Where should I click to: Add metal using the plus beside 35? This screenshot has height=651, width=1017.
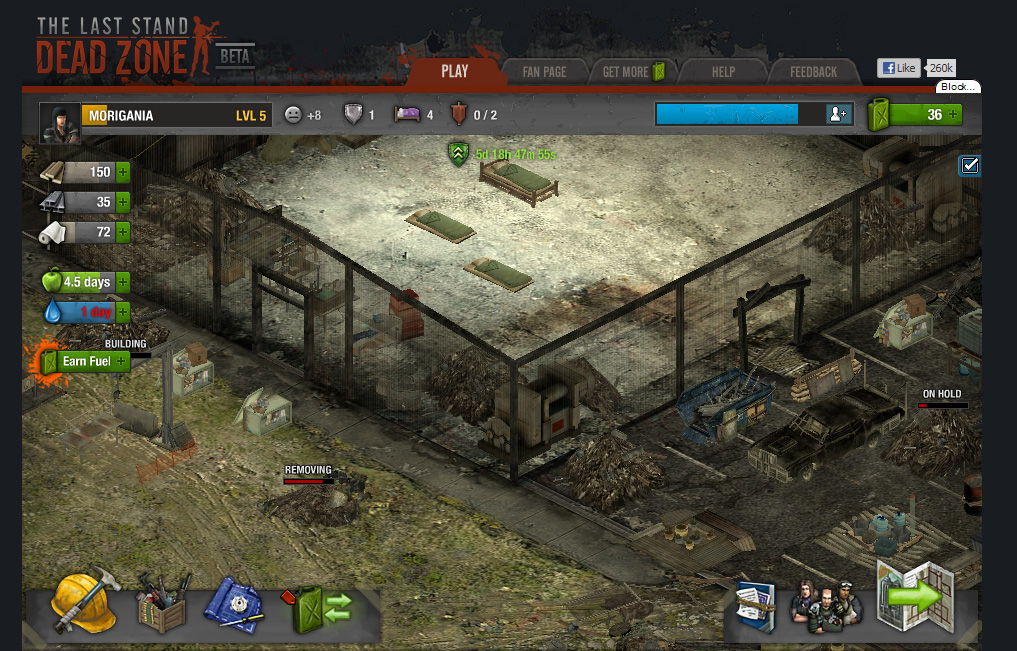(123, 202)
